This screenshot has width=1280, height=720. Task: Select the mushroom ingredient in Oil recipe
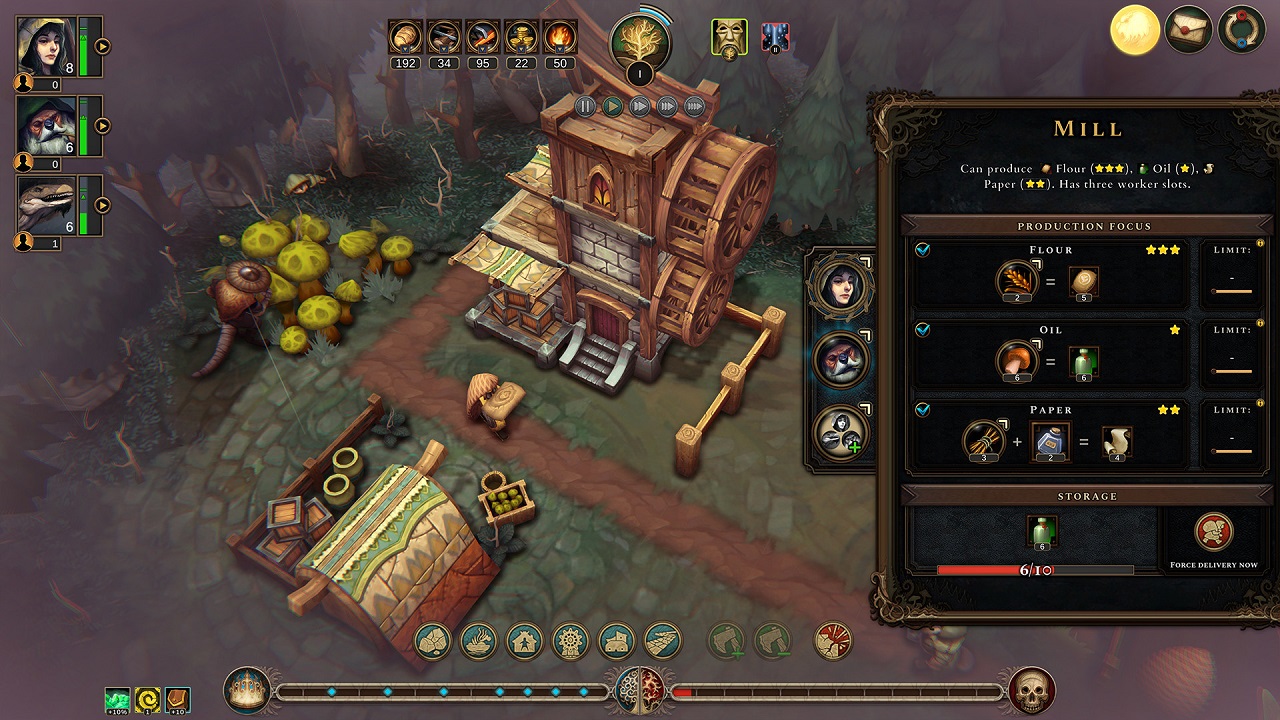coord(1015,361)
